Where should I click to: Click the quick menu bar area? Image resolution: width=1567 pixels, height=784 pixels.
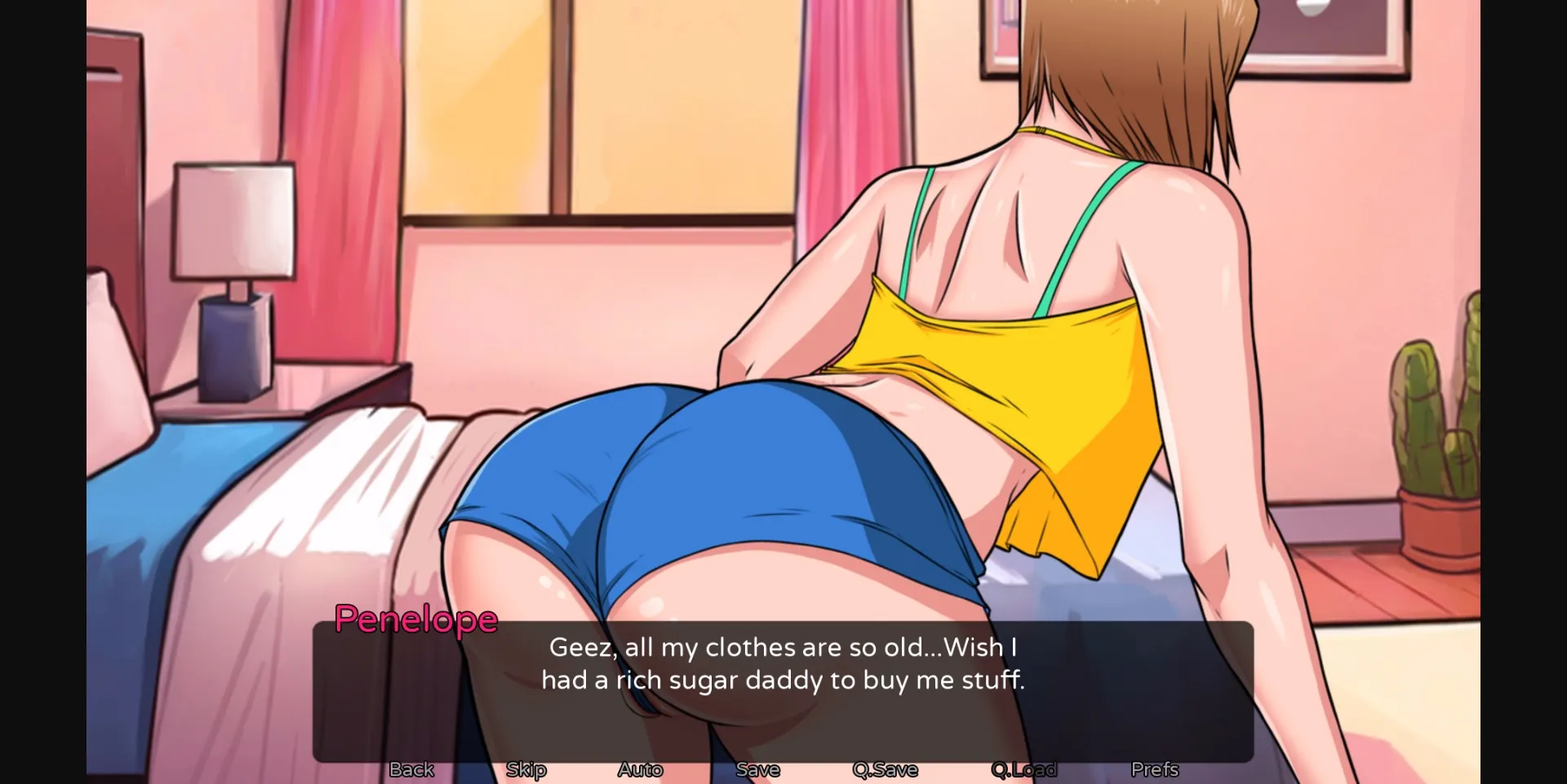click(783, 768)
